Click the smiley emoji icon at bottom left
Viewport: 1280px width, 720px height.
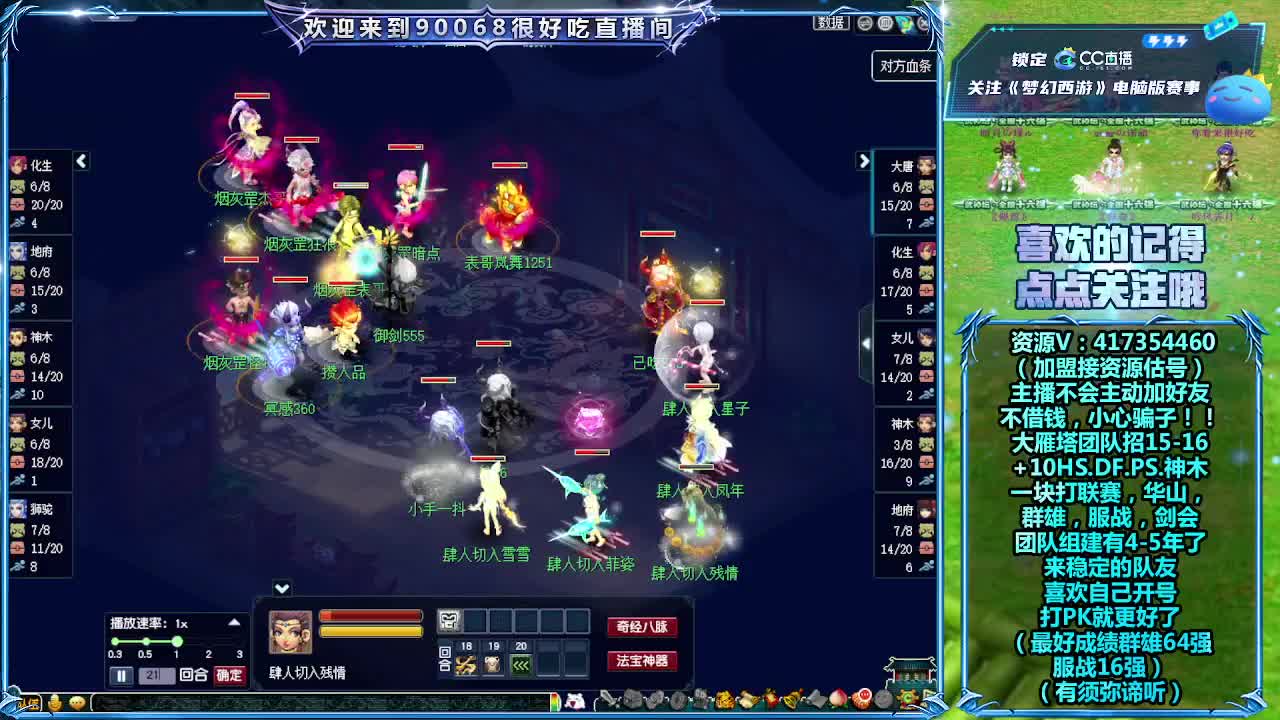click(55, 703)
